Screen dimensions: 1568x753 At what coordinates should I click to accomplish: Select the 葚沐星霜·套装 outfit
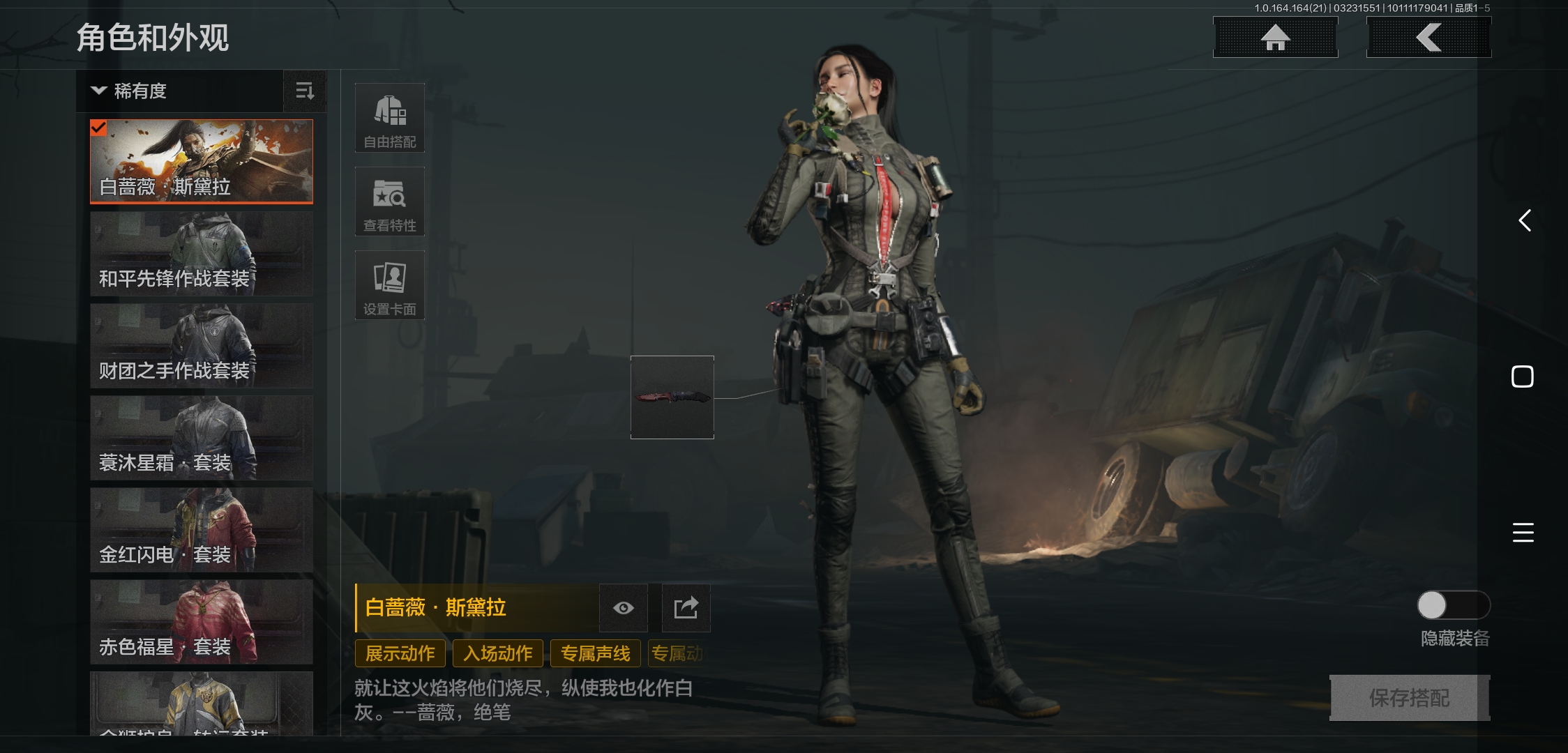[202, 439]
